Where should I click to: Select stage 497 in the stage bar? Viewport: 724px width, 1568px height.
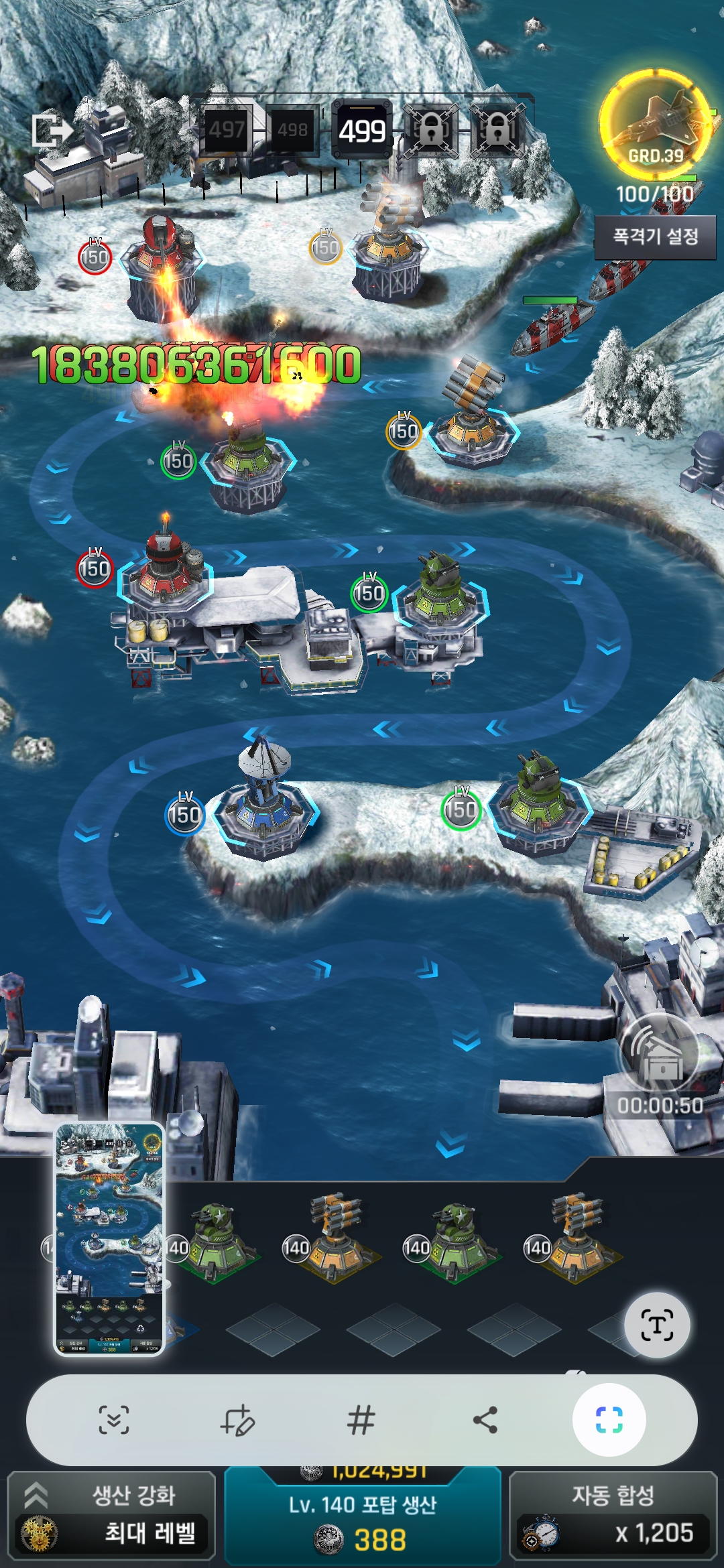tap(227, 129)
